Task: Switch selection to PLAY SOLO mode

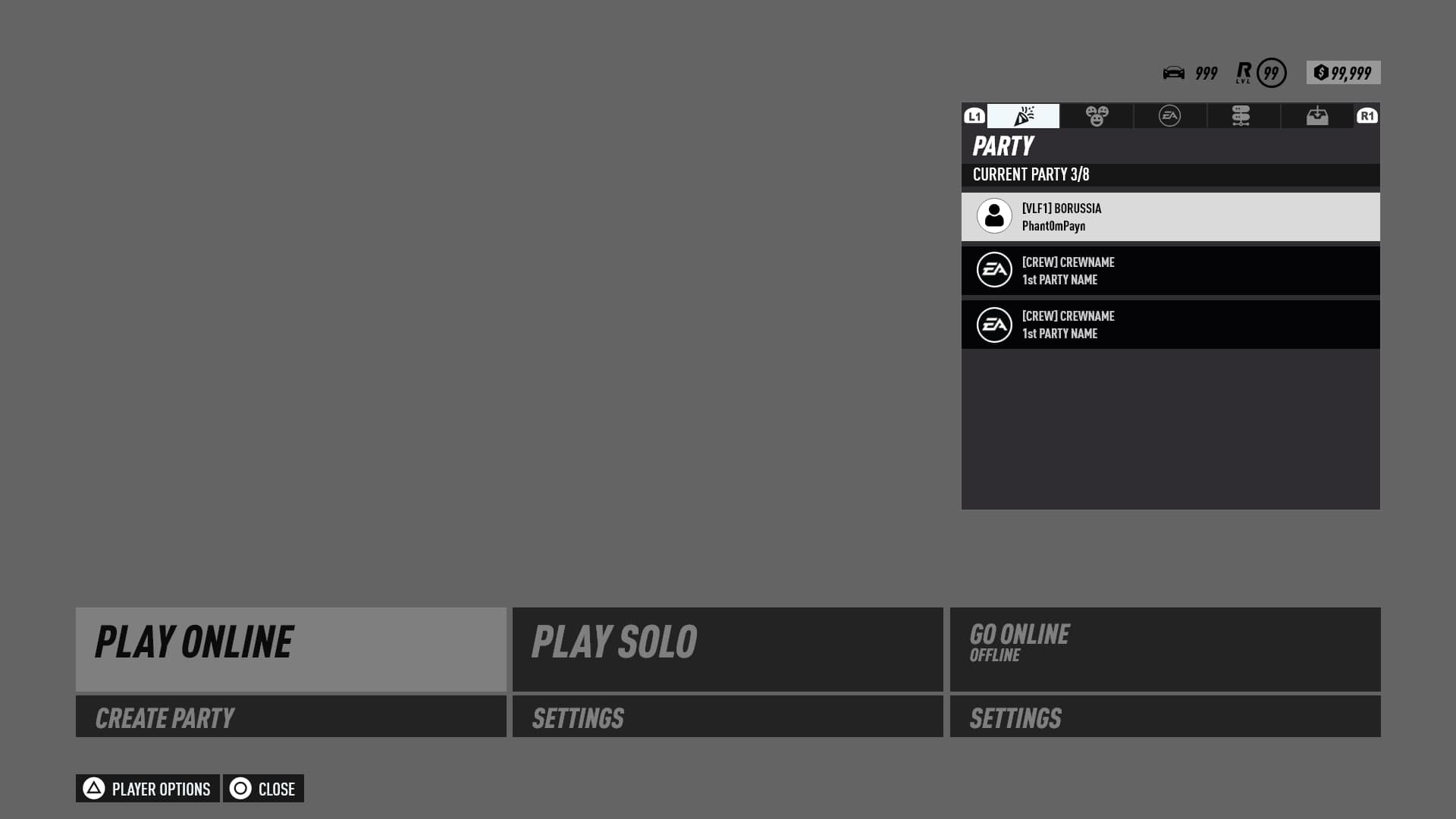Action: click(727, 649)
